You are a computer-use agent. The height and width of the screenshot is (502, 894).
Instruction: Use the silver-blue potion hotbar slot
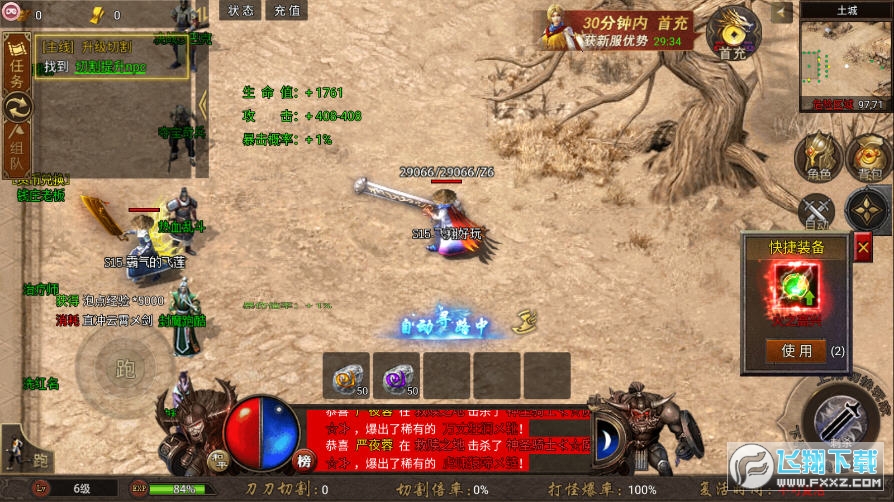[346, 375]
